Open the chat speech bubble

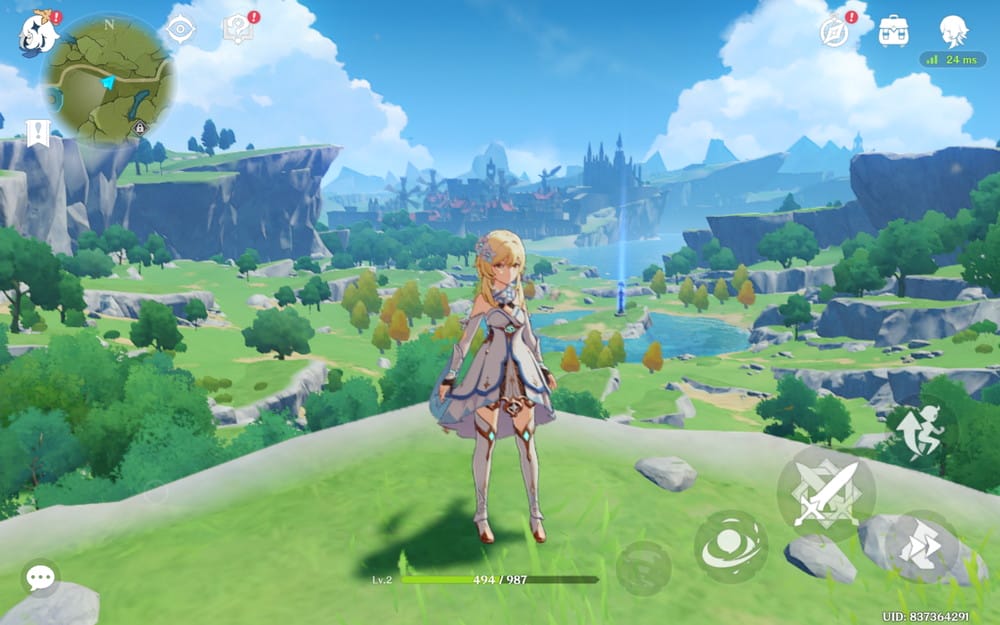coord(40,577)
